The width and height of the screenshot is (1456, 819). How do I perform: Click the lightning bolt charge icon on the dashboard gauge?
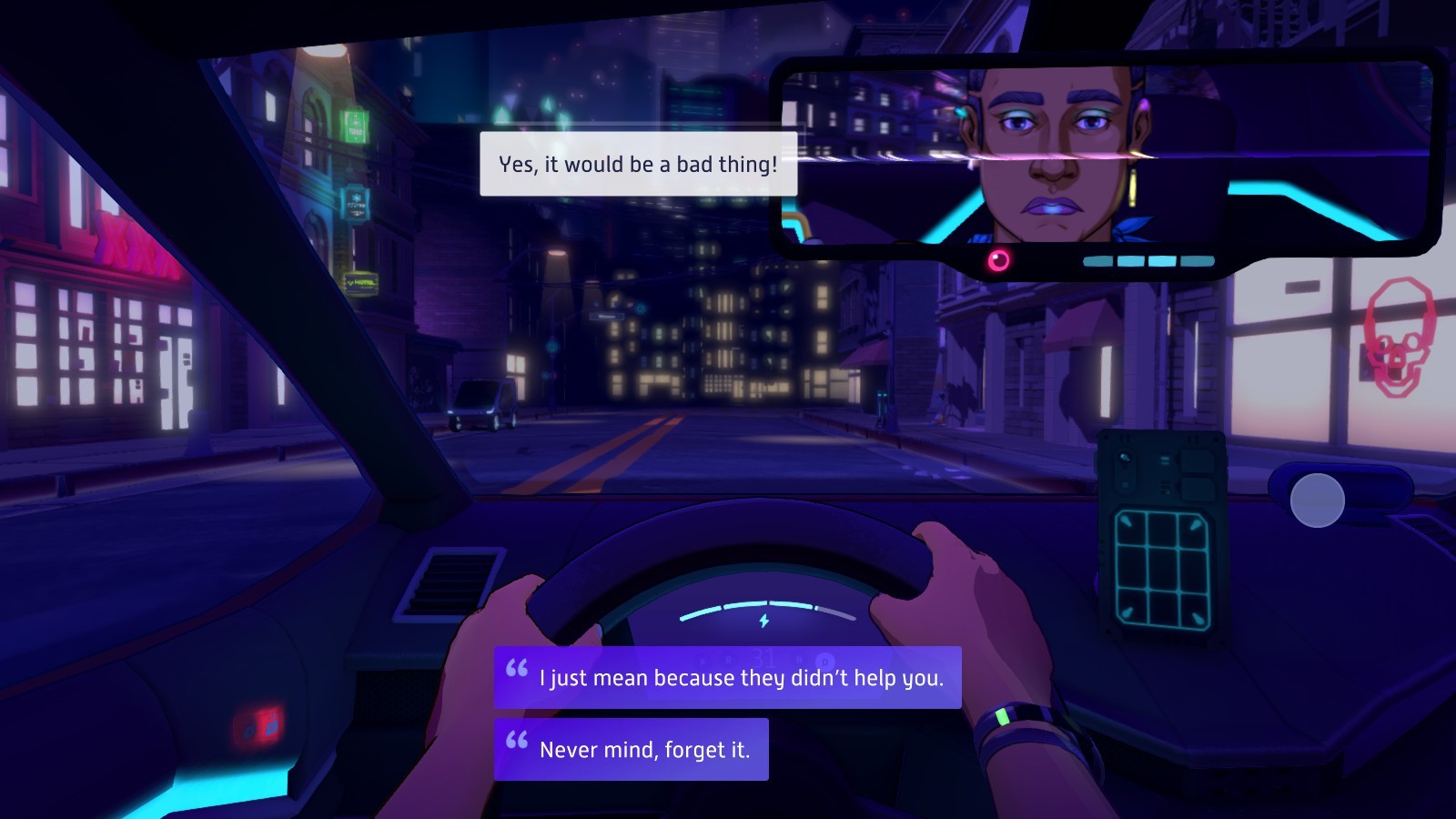(765, 622)
